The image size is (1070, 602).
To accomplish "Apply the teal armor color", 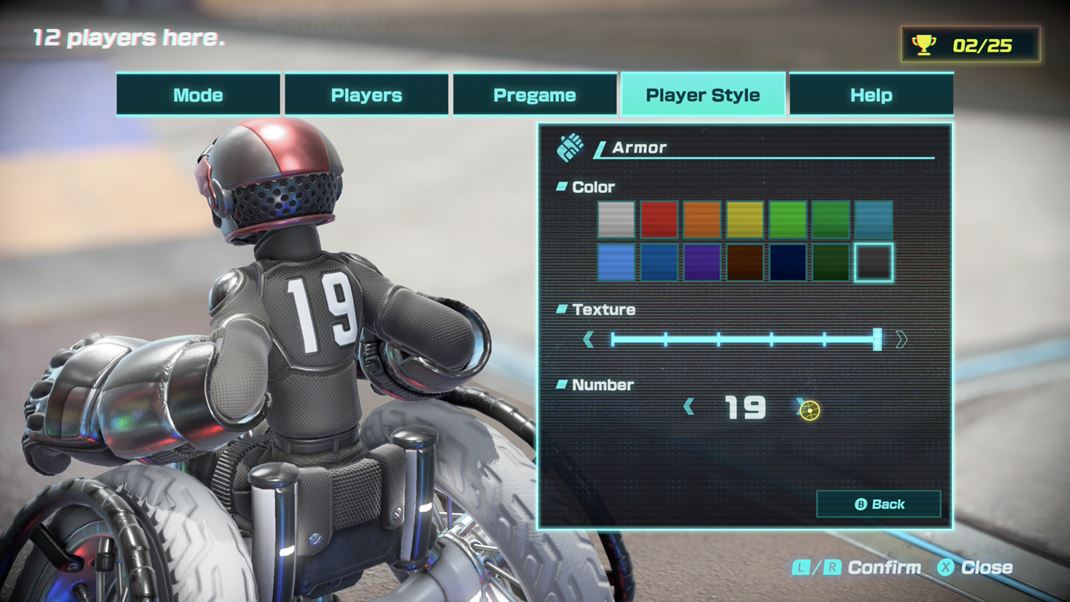I will [x=874, y=219].
